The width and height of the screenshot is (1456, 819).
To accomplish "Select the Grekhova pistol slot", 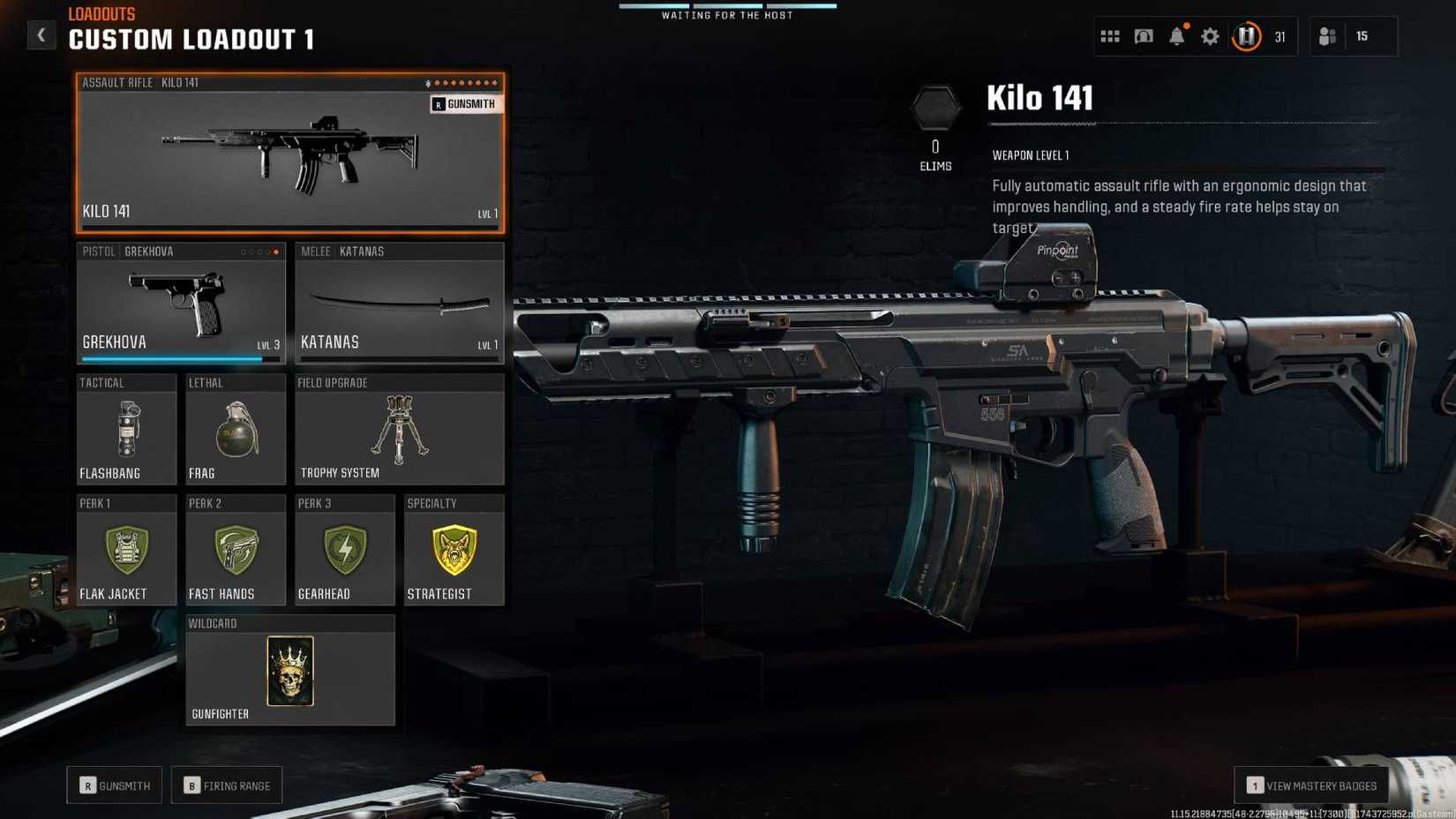I will [180, 300].
